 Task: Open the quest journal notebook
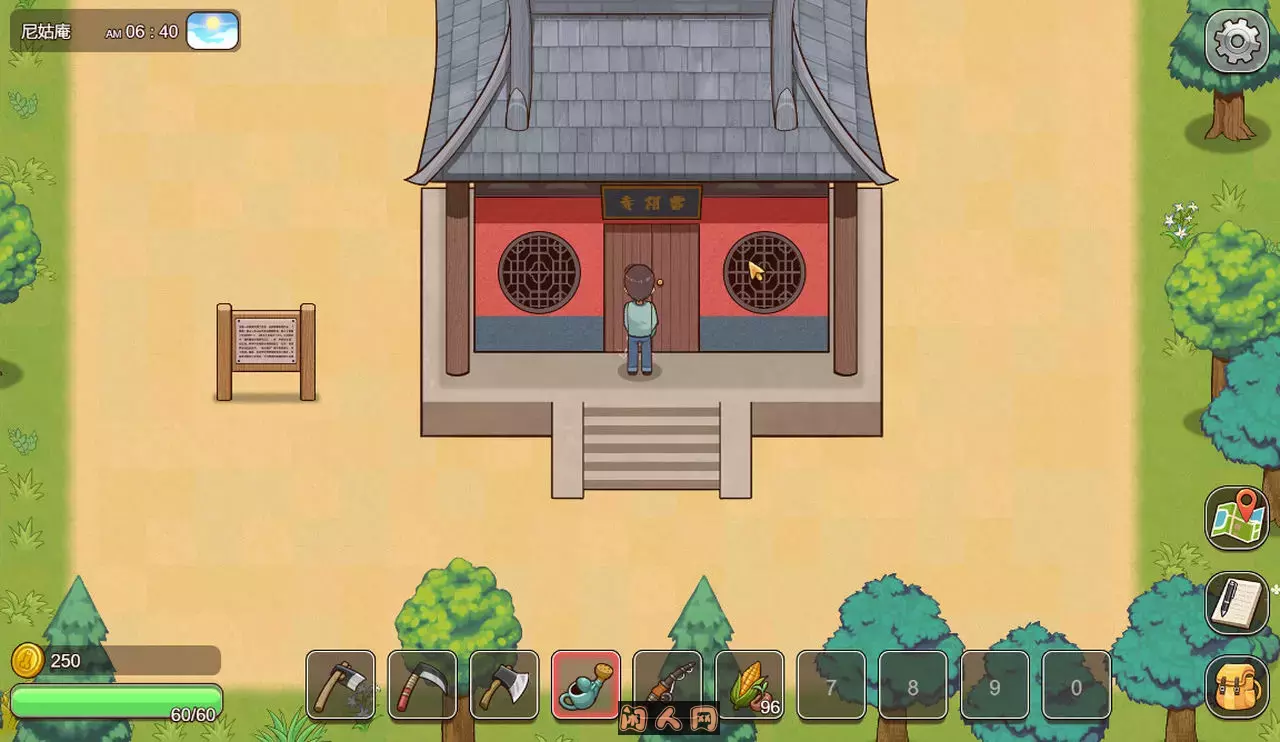tap(1238, 601)
